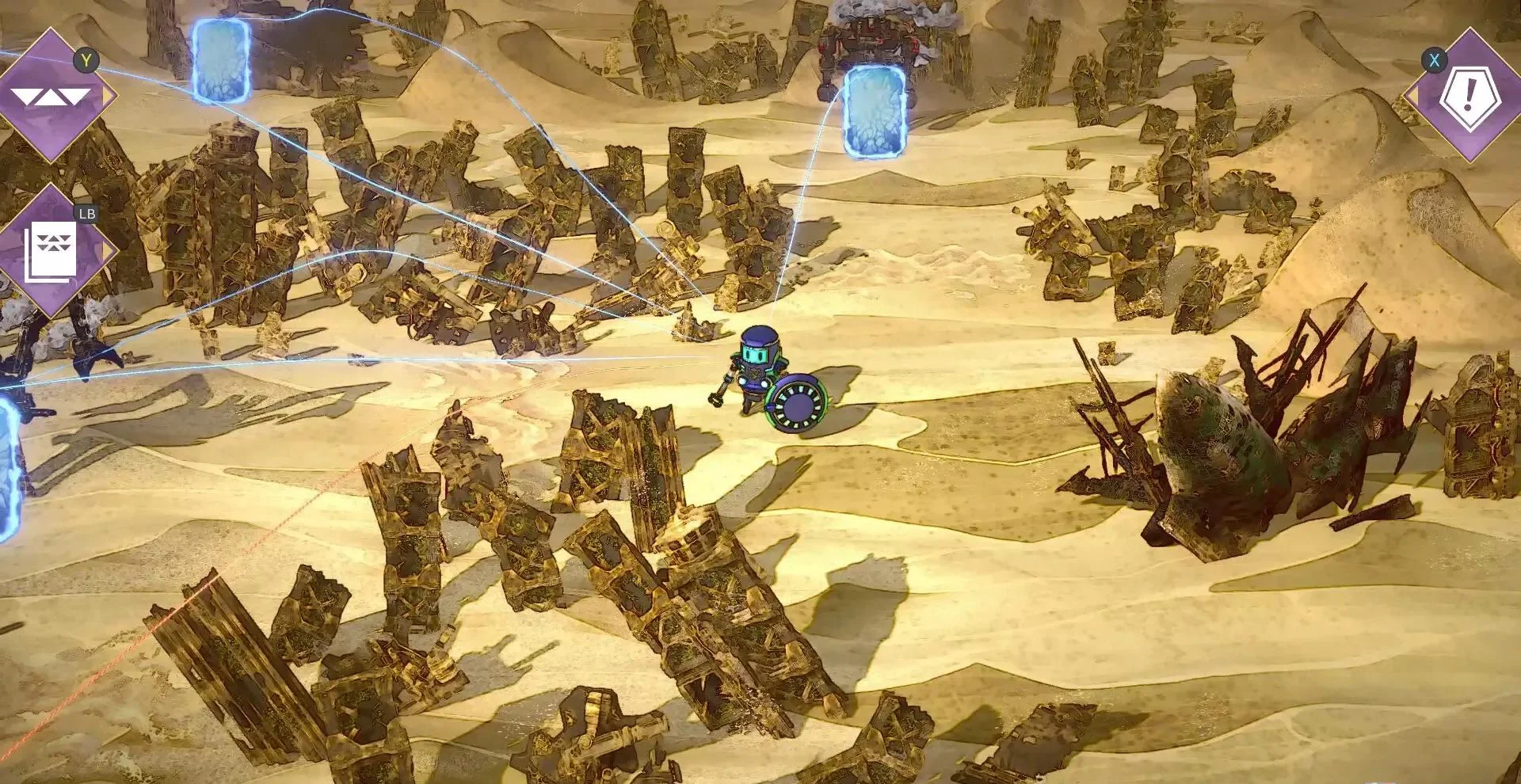Open the purple triangles emblem diamond
This screenshot has width=1521, height=784.
coord(52,97)
